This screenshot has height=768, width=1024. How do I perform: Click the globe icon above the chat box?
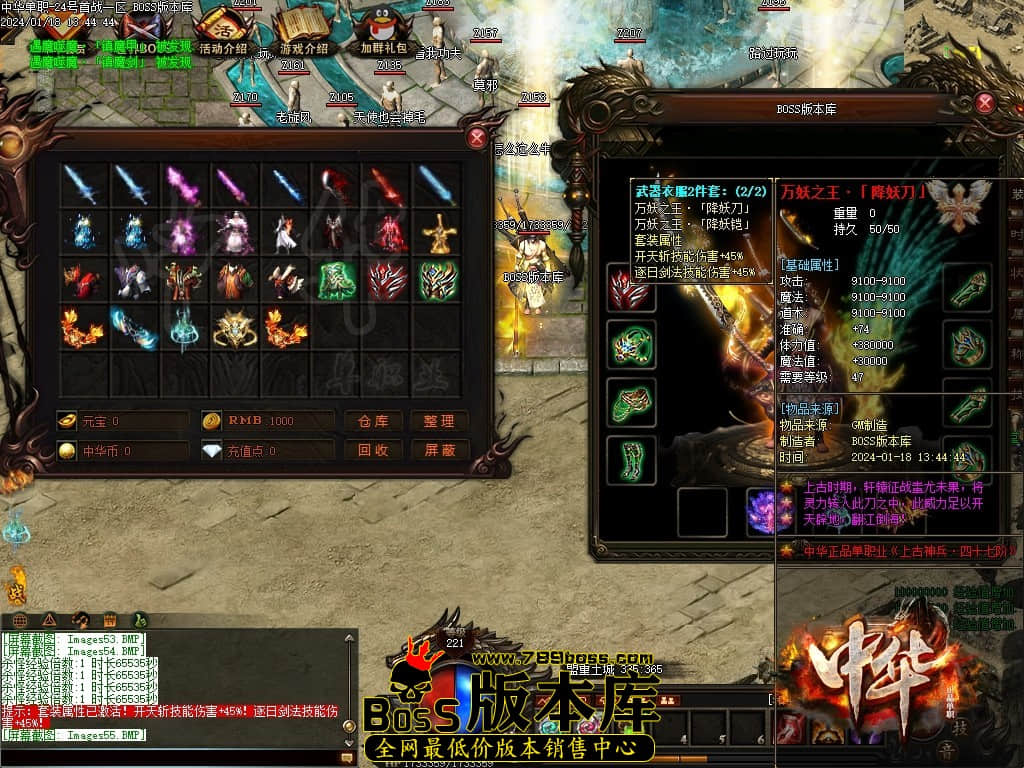[x=19, y=618]
